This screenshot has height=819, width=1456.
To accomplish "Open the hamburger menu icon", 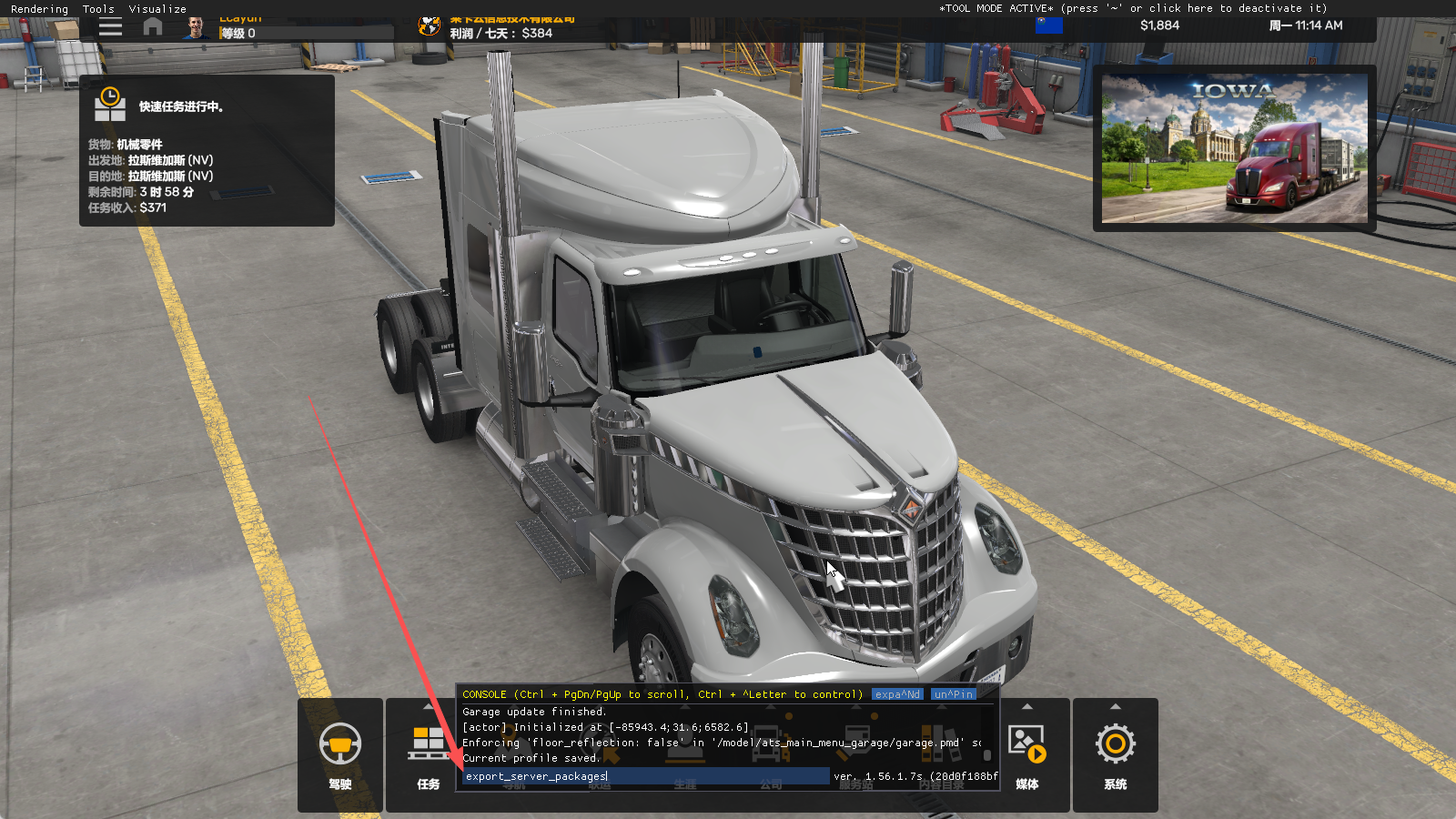I will pos(110,27).
